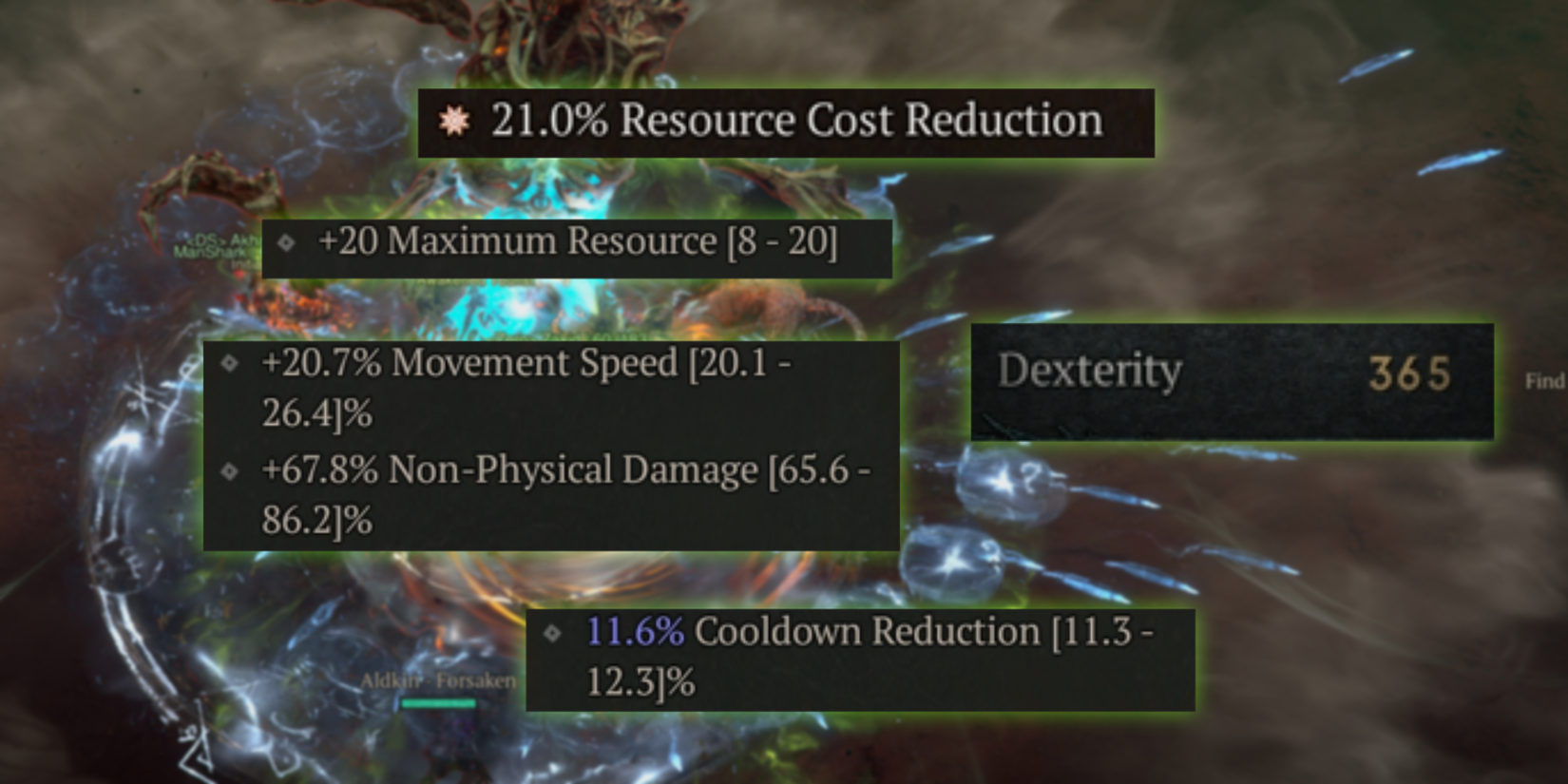
Task: Click the Aldkin - Forsaken label
Action: pyautogui.click(x=437, y=680)
